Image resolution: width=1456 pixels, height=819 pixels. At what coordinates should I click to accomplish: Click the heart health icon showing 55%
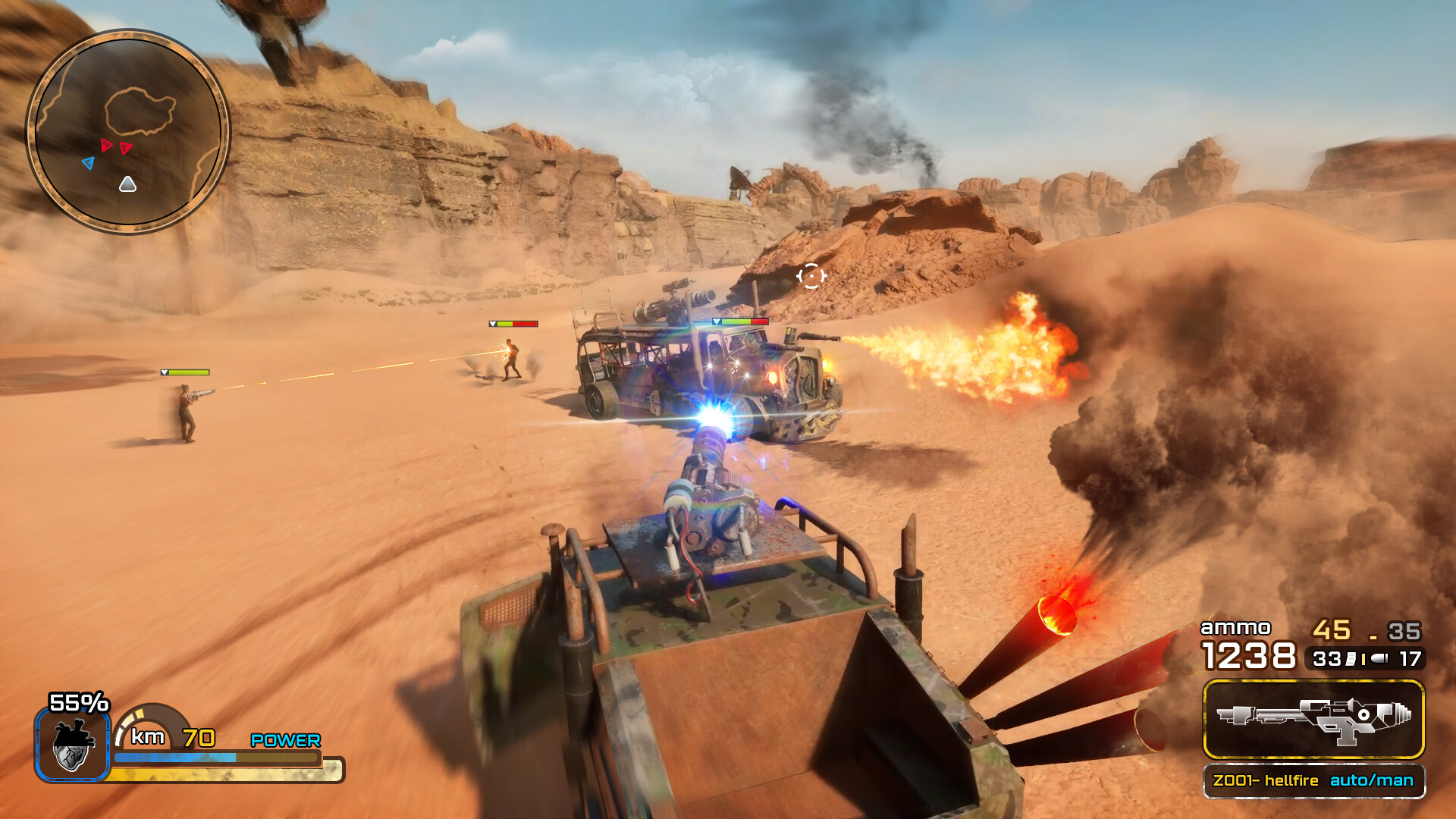pyautogui.click(x=72, y=747)
